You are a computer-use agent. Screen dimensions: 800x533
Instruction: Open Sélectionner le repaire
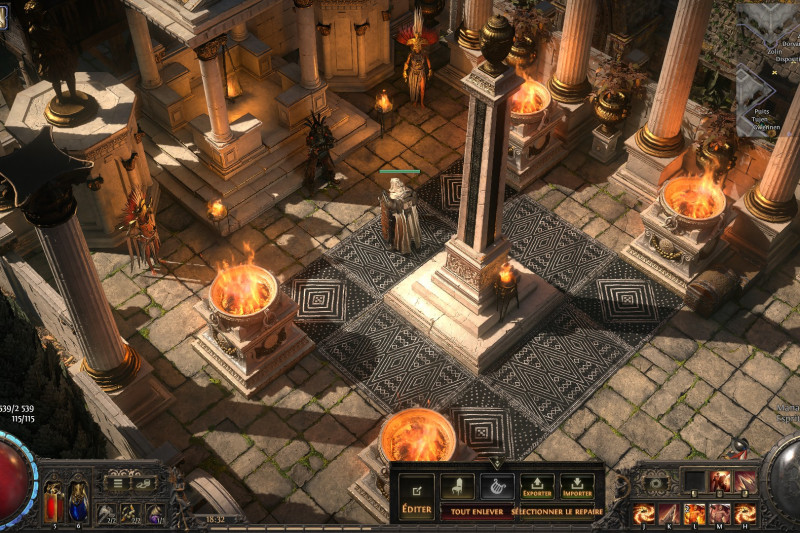(x=556, y=511)
